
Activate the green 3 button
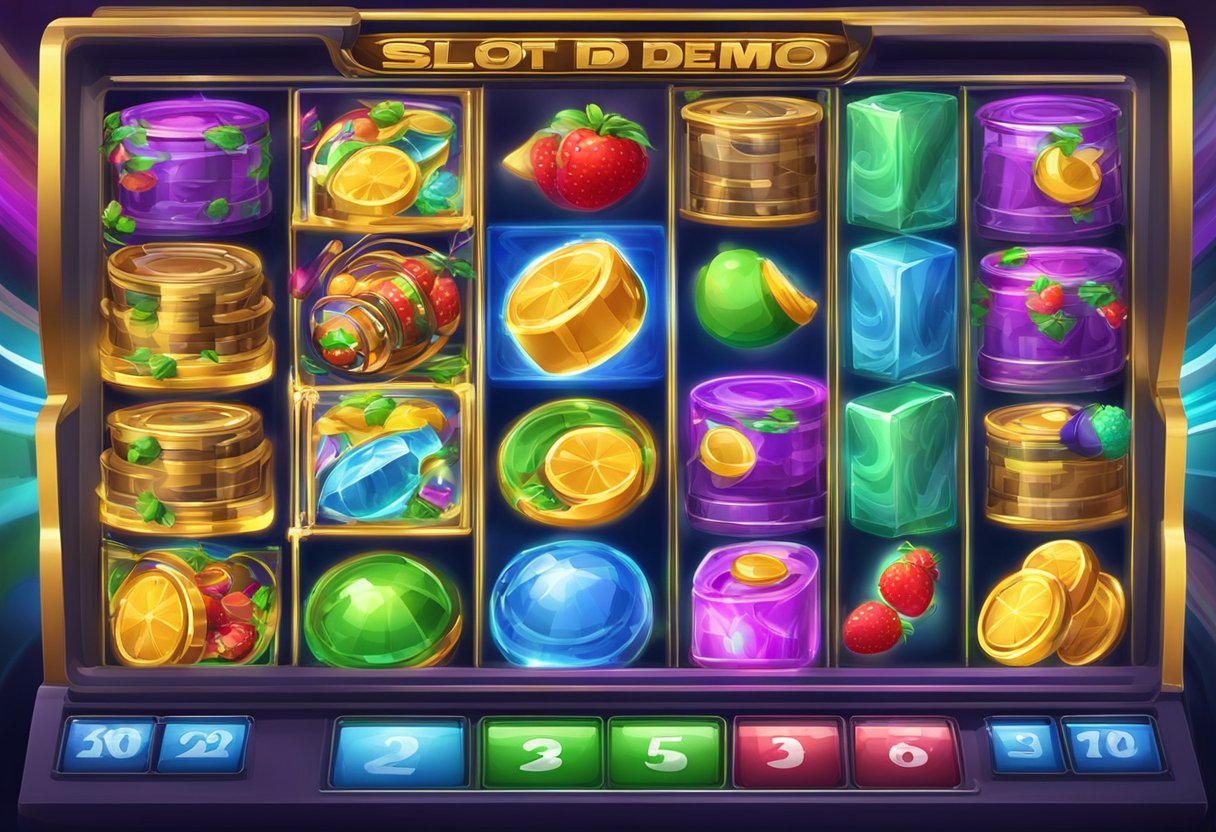[540, 753]
